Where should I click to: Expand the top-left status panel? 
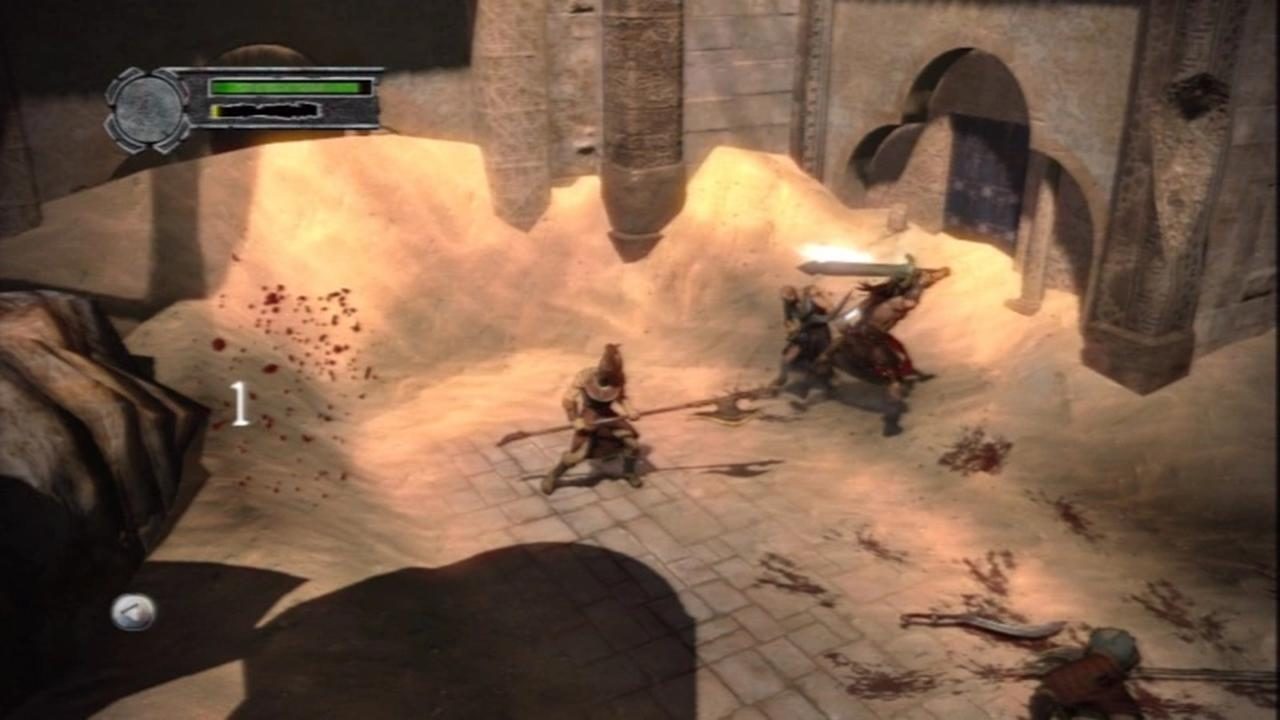click(250, 98)
